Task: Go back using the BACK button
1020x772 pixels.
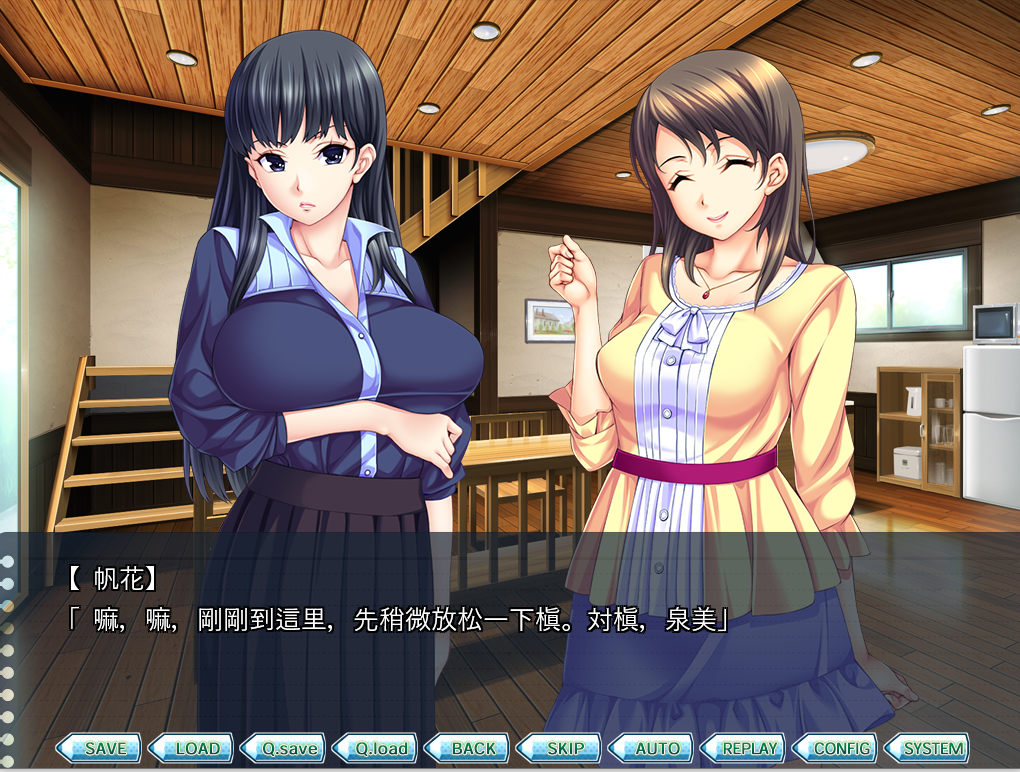Action: (x=467, y=748)
